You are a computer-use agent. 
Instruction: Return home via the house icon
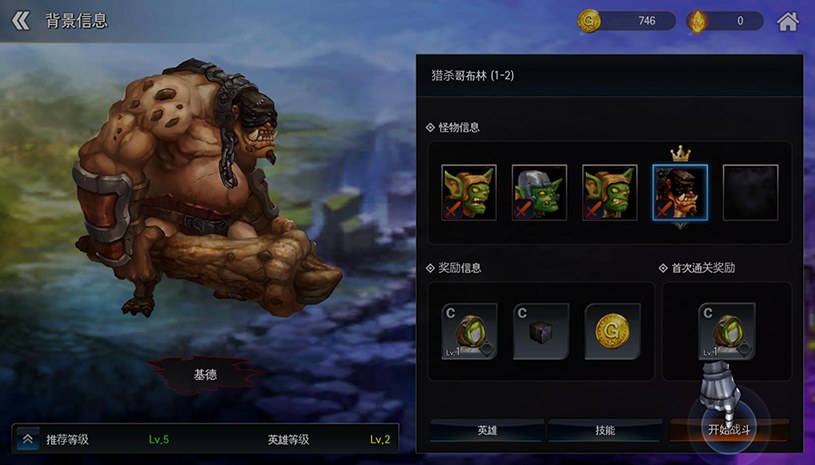788,21
